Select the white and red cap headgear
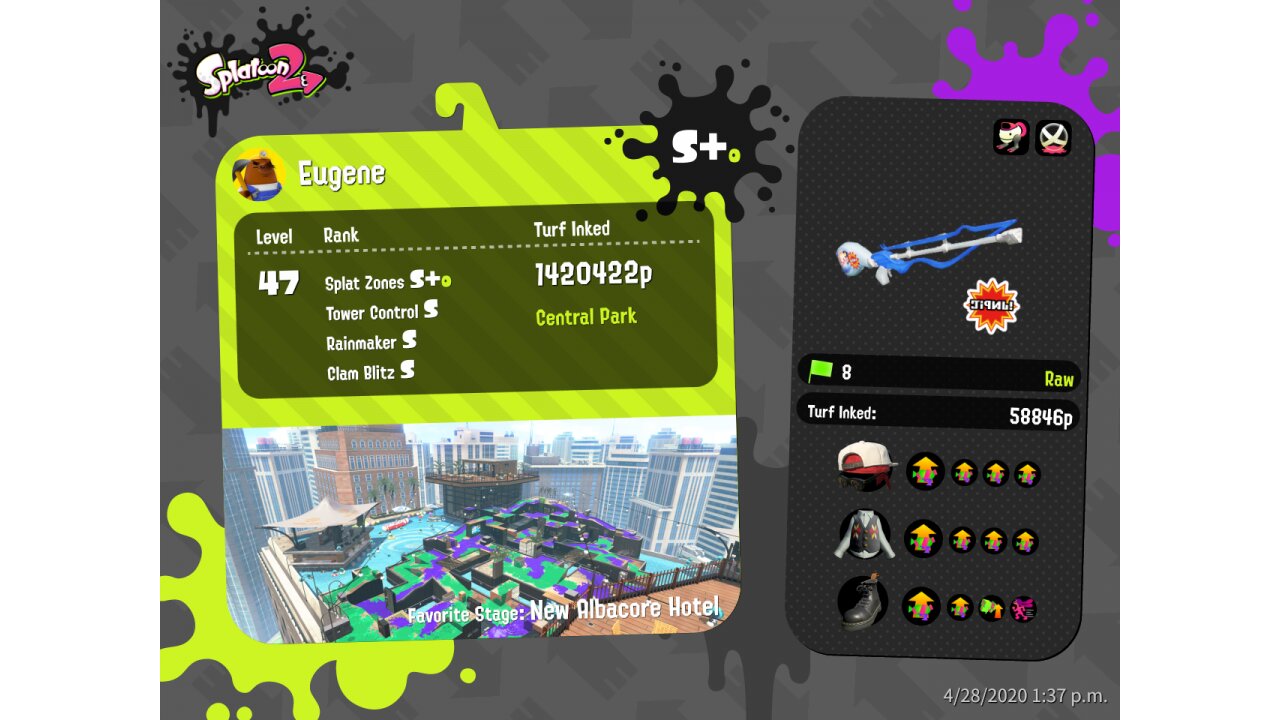Viewport: 1280px width, 720px height. point(865,468)
